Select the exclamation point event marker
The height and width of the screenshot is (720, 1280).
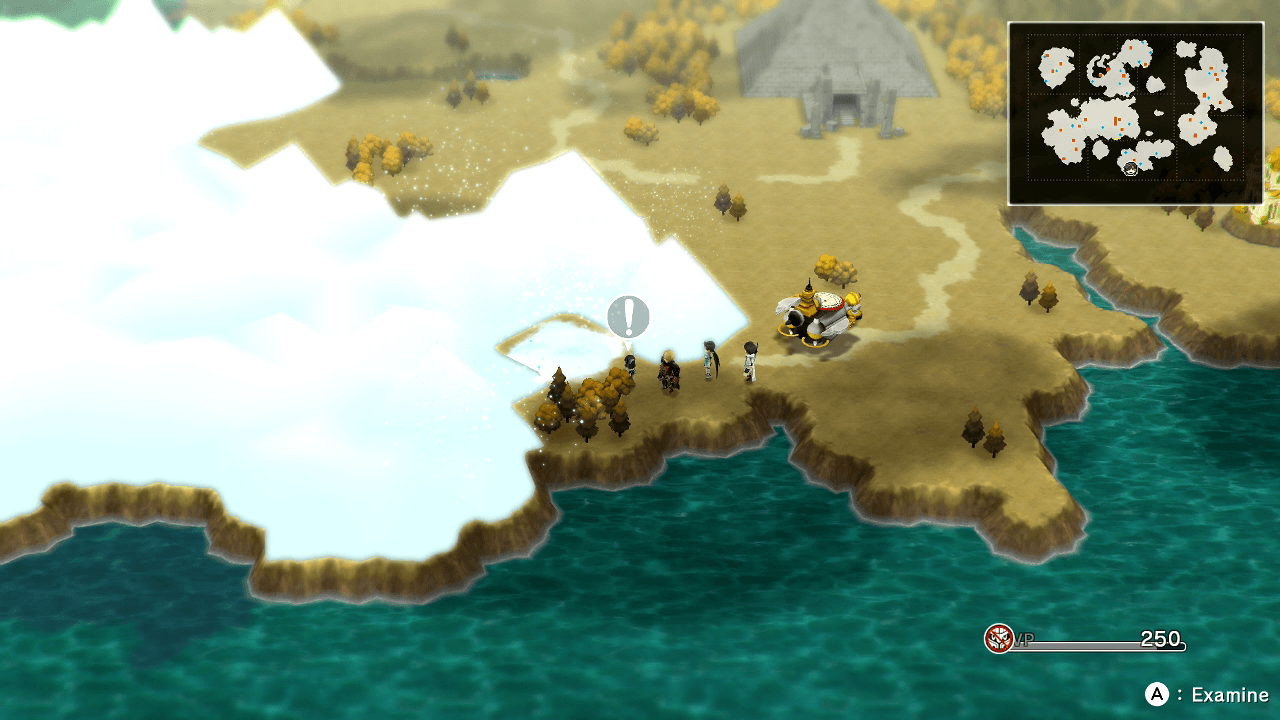pos(628,317)
